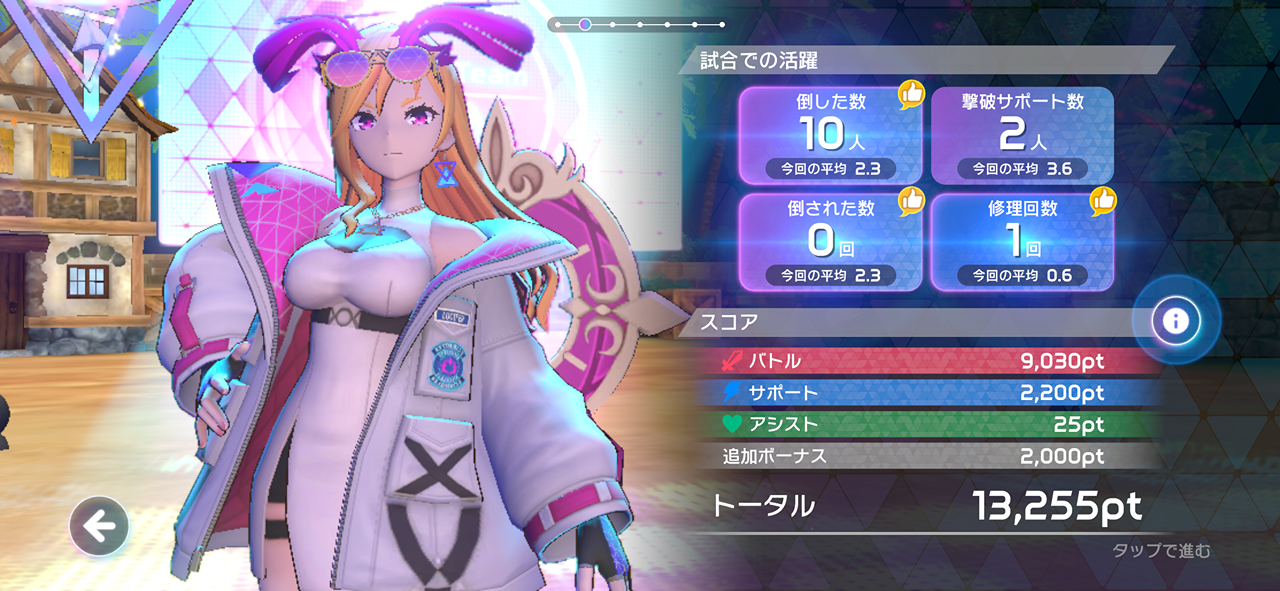1280x591 pixels.
Task: Select the 撃破サポート数 stat card
Action: (1022, 136)
